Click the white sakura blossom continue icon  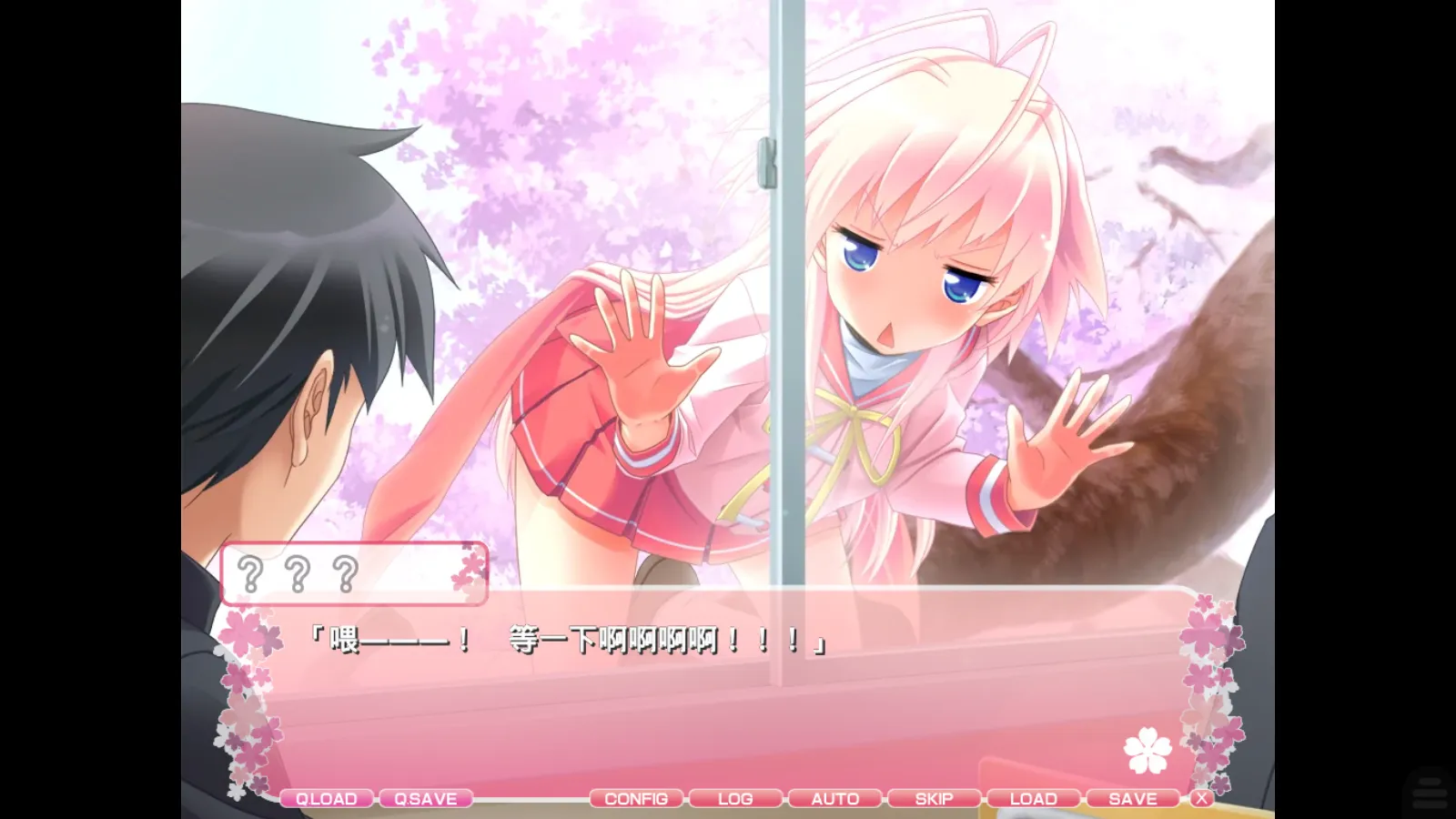(x=1148, y=748)
